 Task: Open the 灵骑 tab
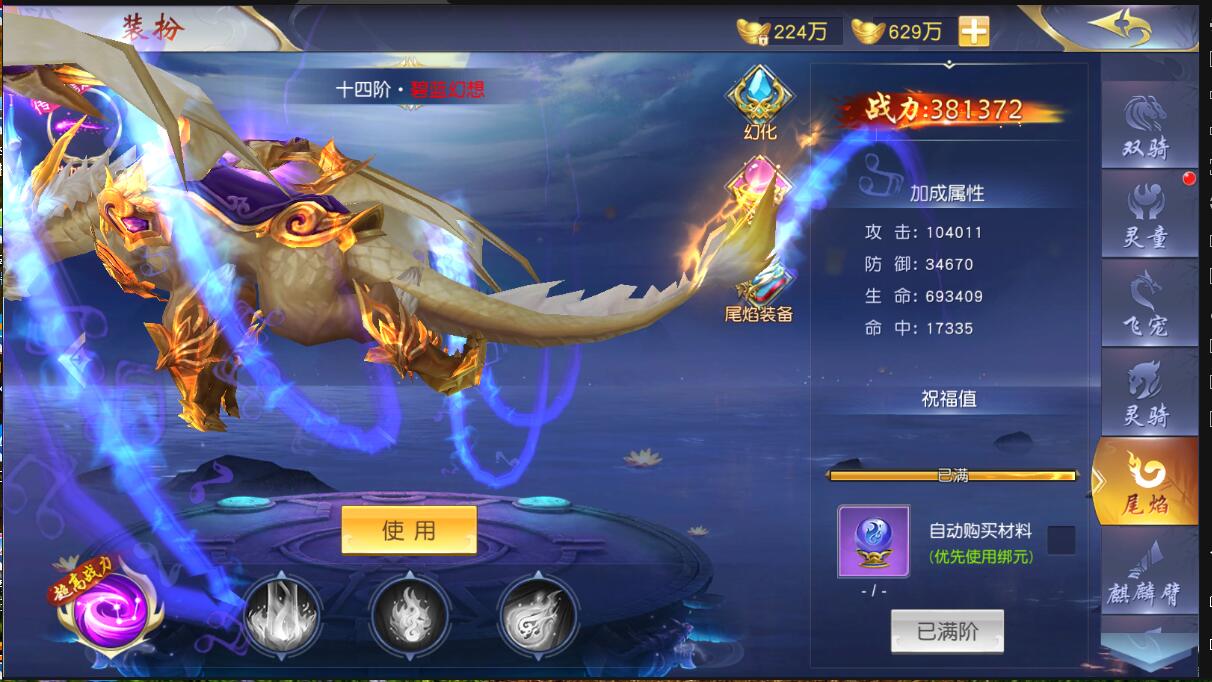pyautogui.click(x=1147, y=391)
